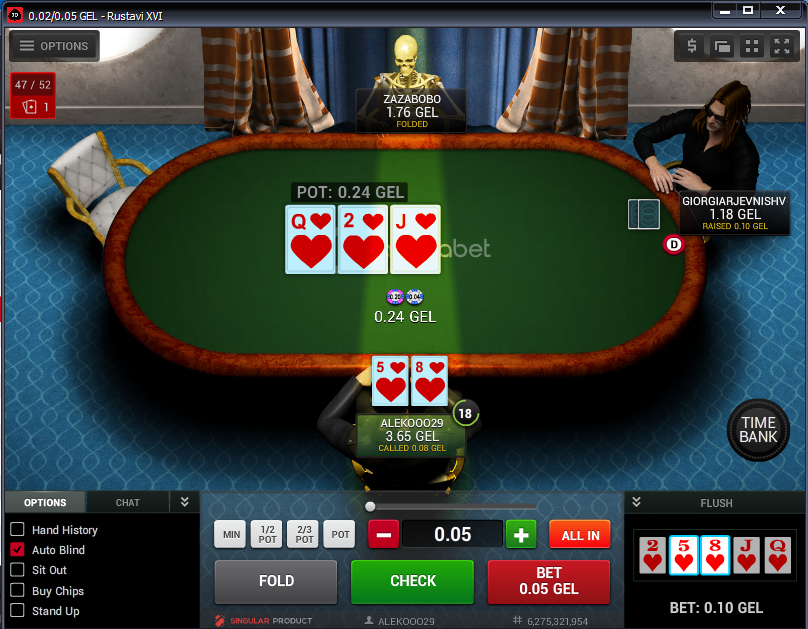Activate the Time Bank
Viewport: 808px width, 629px height.
[758, 431]
